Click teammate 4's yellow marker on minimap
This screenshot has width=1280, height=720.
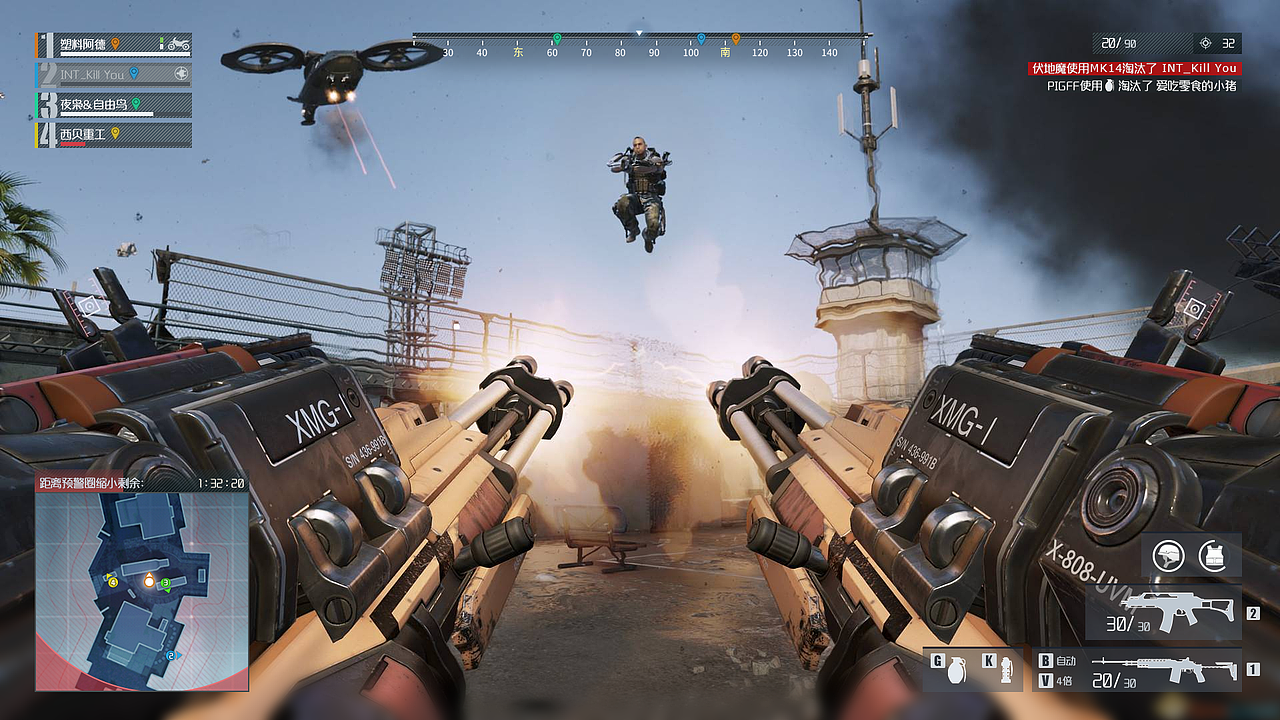pyautogui.click(x=113, y=582)
